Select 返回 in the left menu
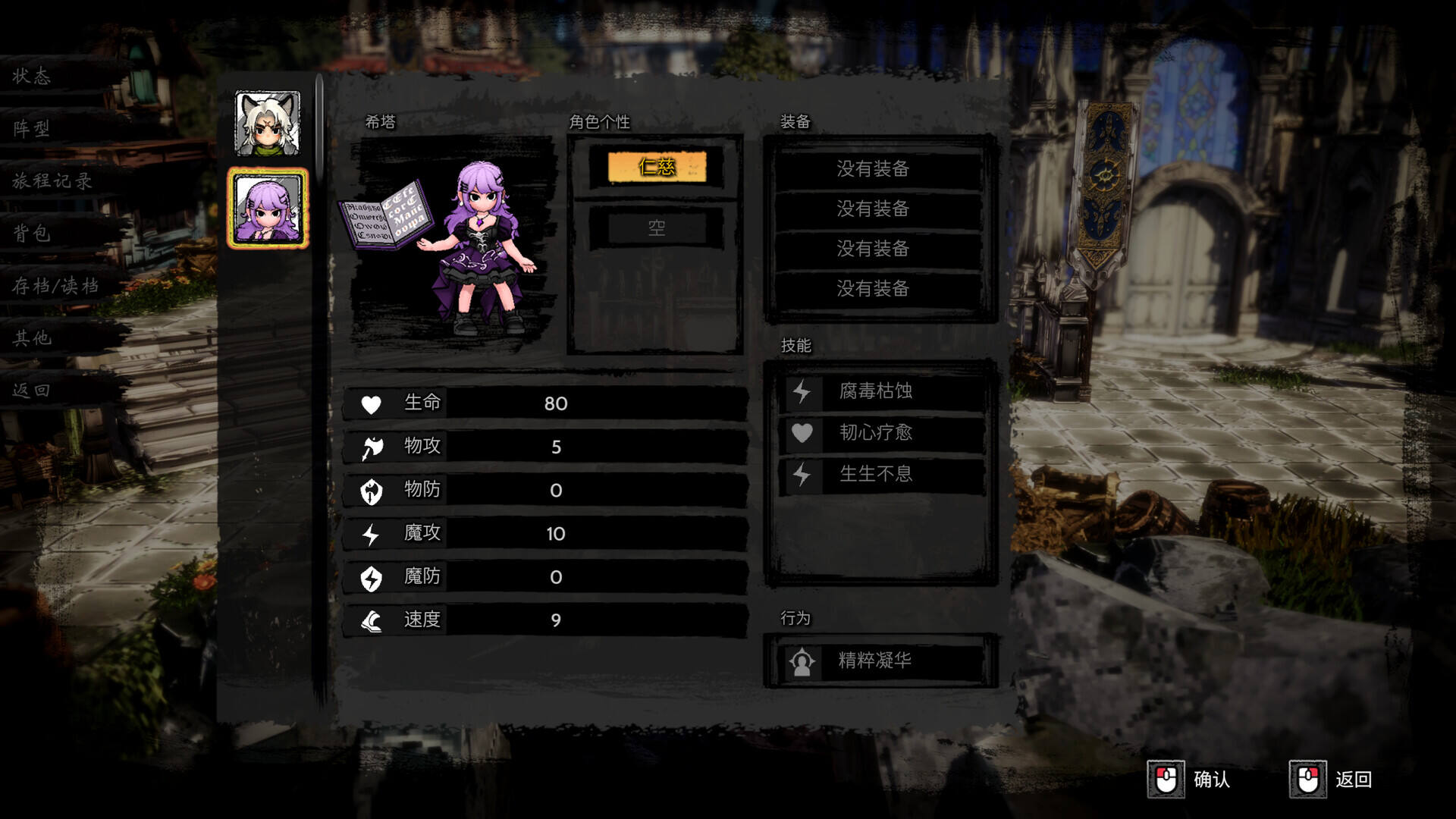 32,390
